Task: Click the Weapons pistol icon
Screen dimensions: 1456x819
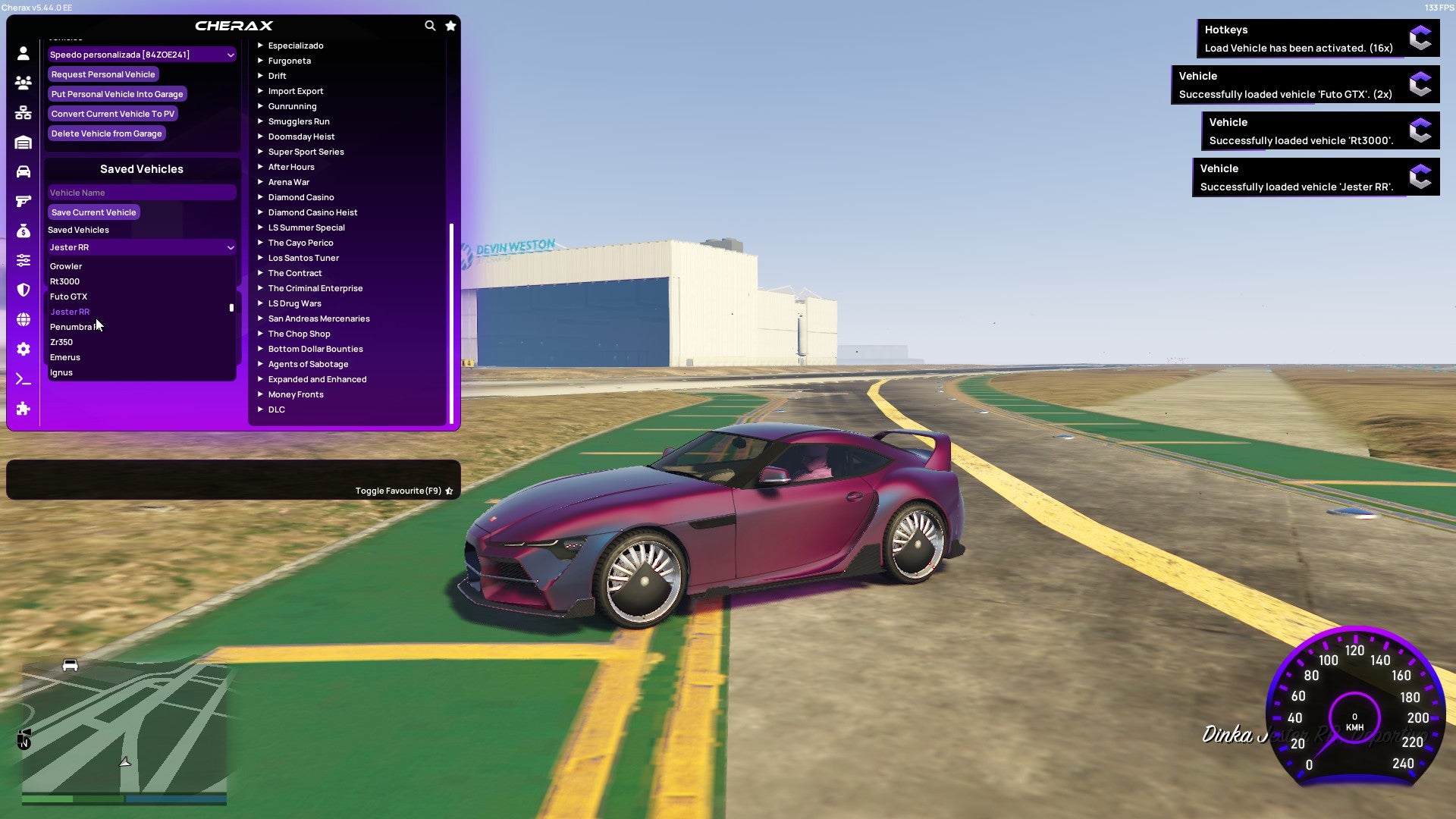Action: pos(23,199)
